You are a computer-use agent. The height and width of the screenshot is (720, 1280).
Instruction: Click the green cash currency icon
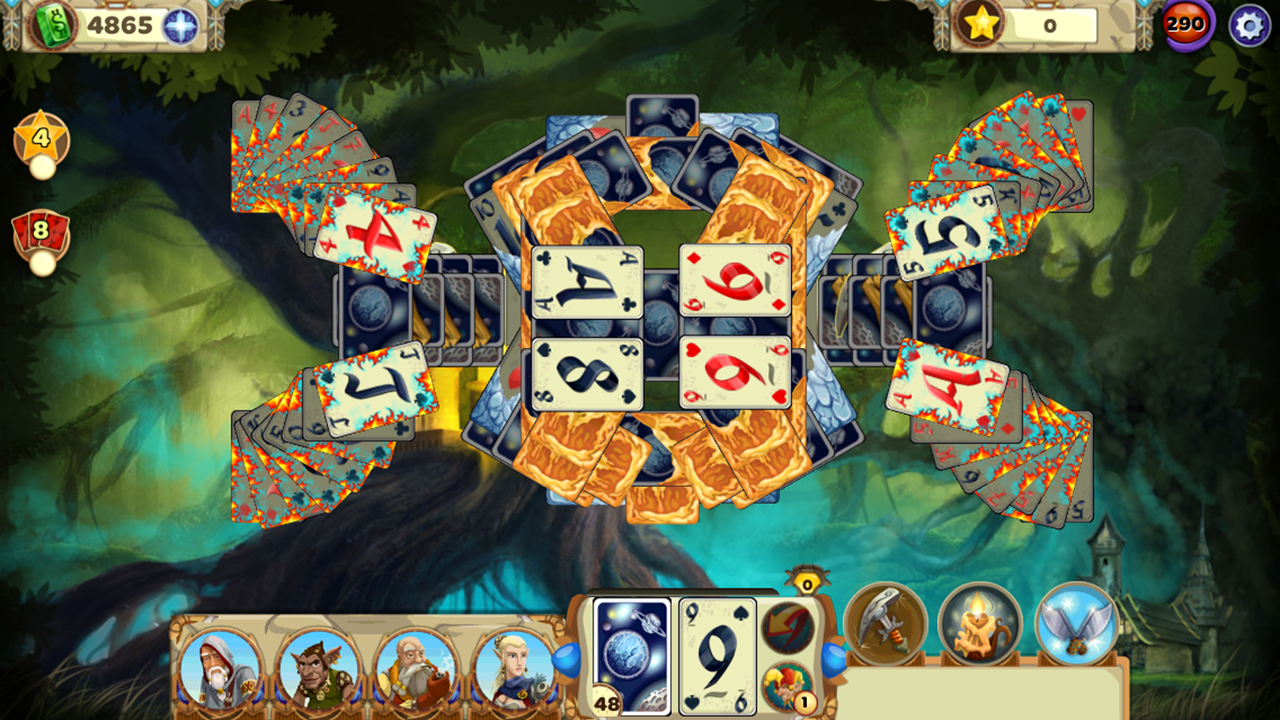50,23
